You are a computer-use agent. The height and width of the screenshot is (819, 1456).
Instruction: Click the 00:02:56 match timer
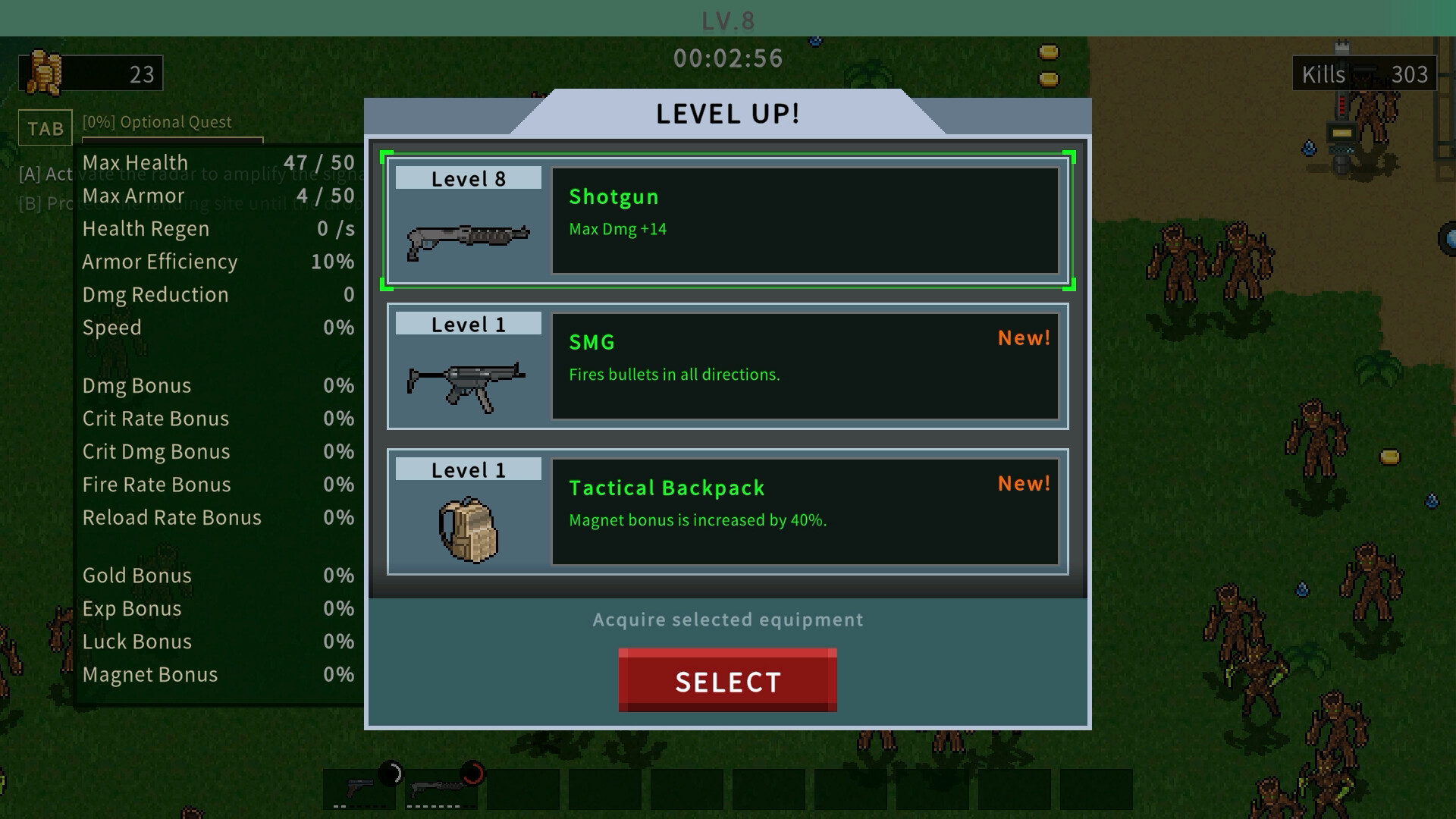728,58
